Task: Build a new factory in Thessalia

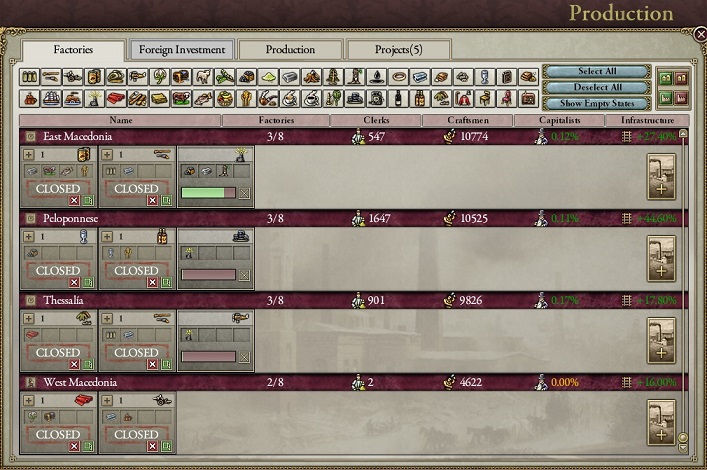Action: 661,340
